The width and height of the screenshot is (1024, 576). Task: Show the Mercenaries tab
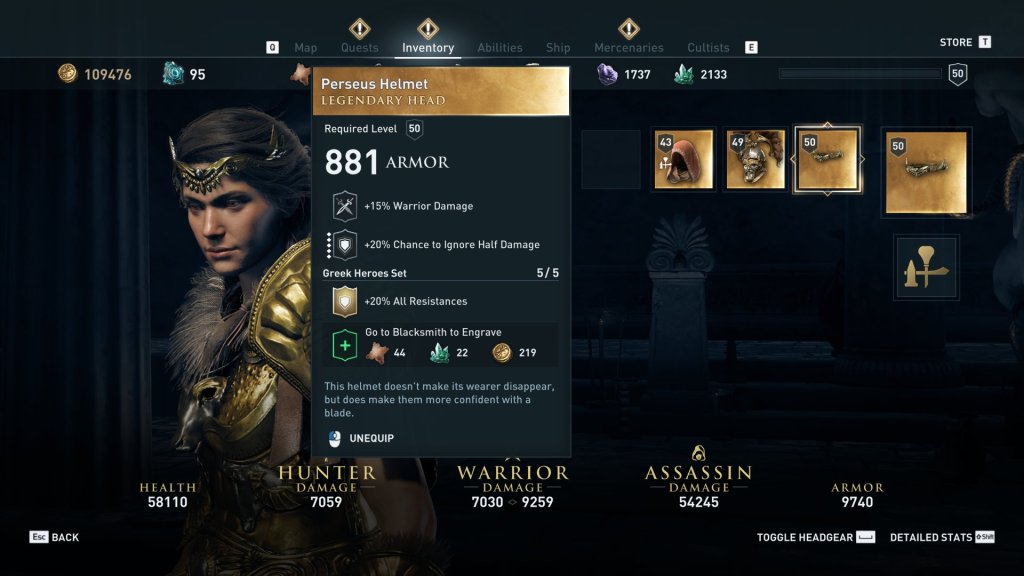coord(628,48)
